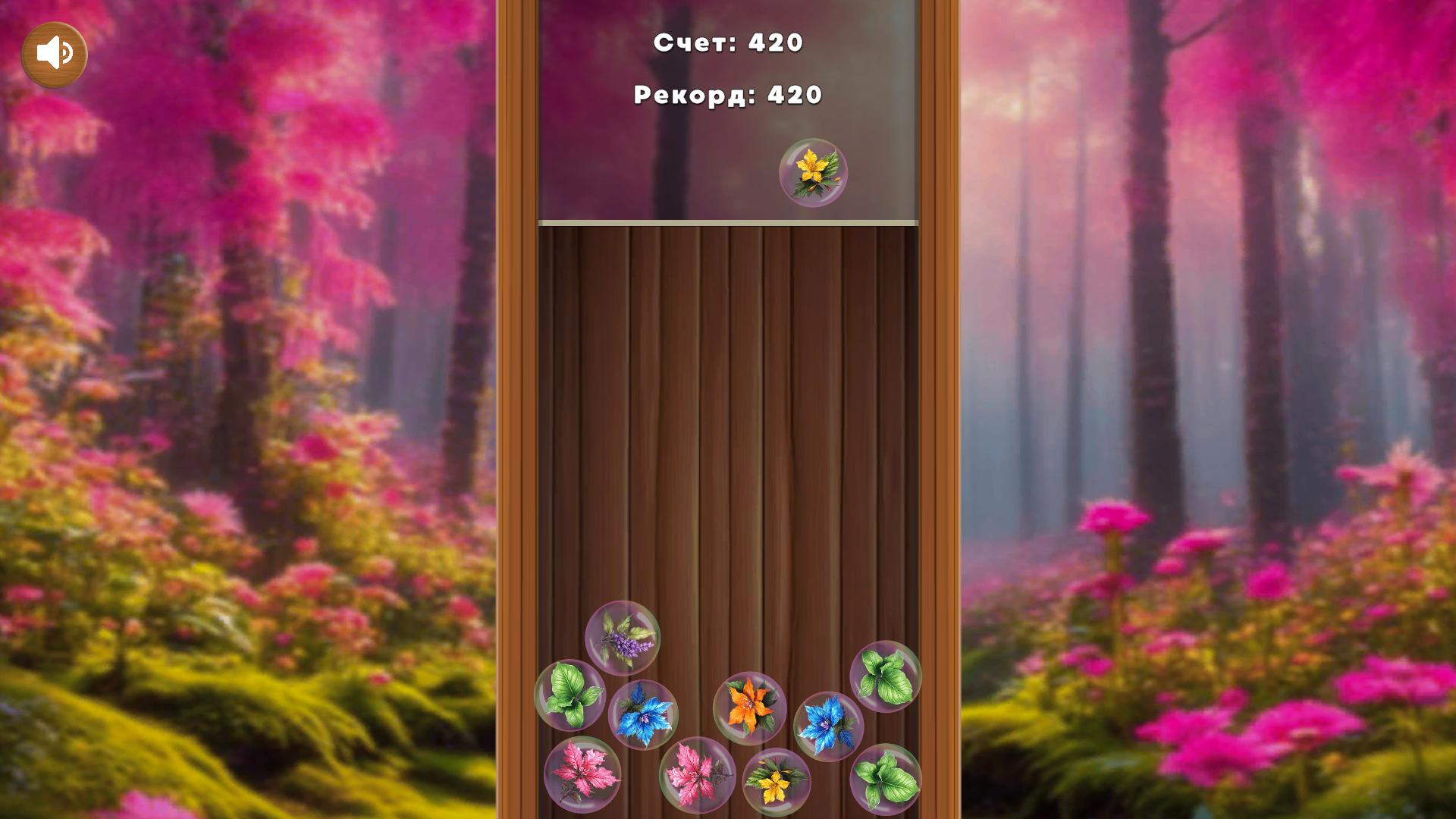Click the Счет: 420 score label
1456x819 pixels.
coord(728,43)
